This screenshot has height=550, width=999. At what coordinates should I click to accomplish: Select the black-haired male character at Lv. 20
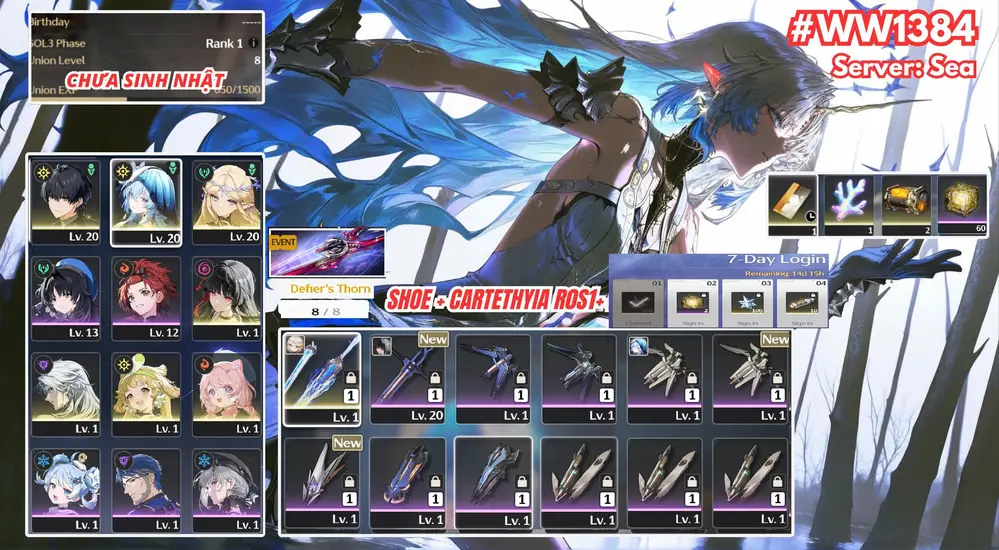point(65,201)
